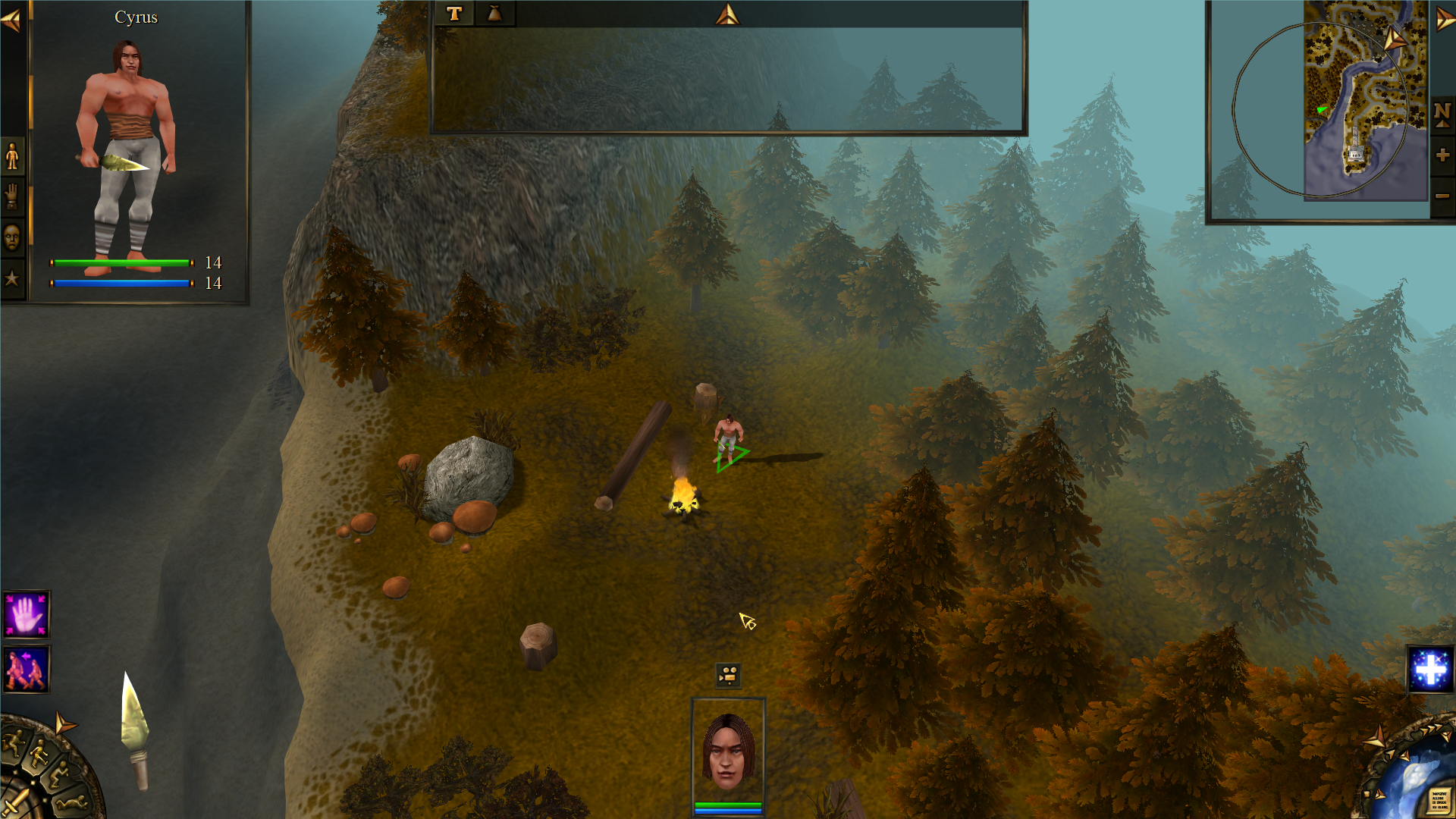1456x819 pixels.
Task: Collapse the Cyrus panel with its arrow
Action: click(x=9, y=19)
